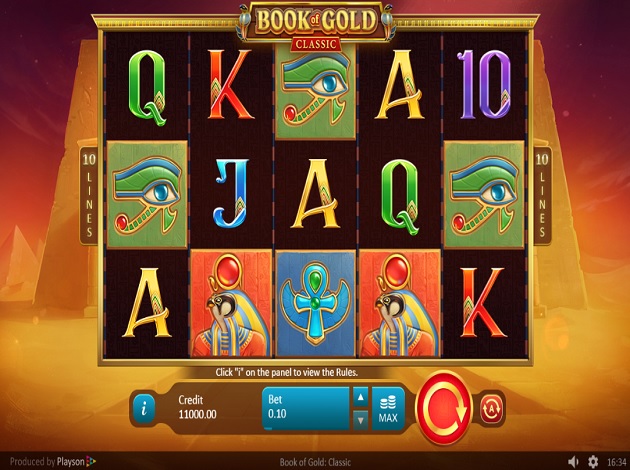The height and width of the screenshot is (470, 630).
Task: Spin the reels with the red button
Action: pos(442,406)
